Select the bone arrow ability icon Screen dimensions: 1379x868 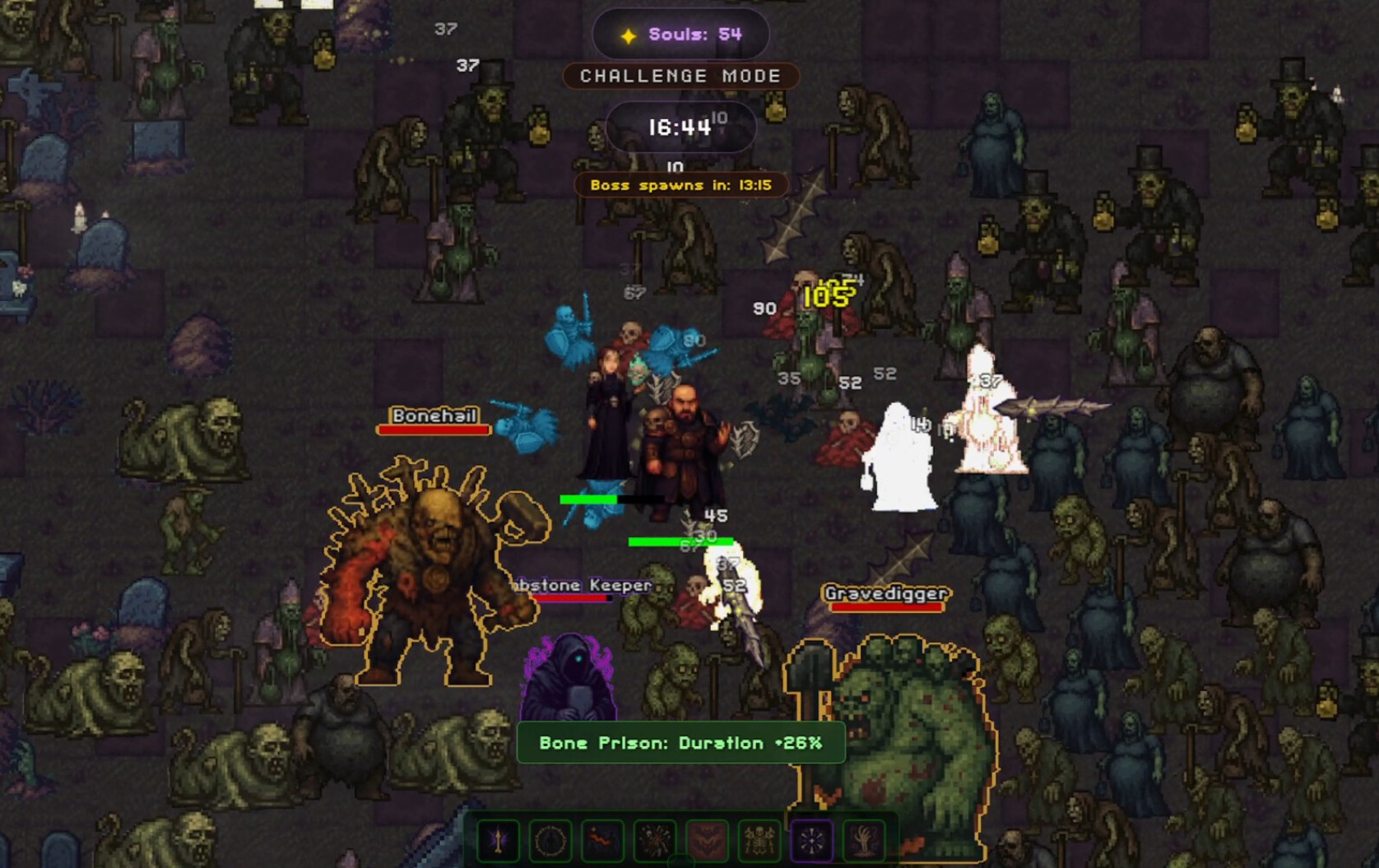498,841
